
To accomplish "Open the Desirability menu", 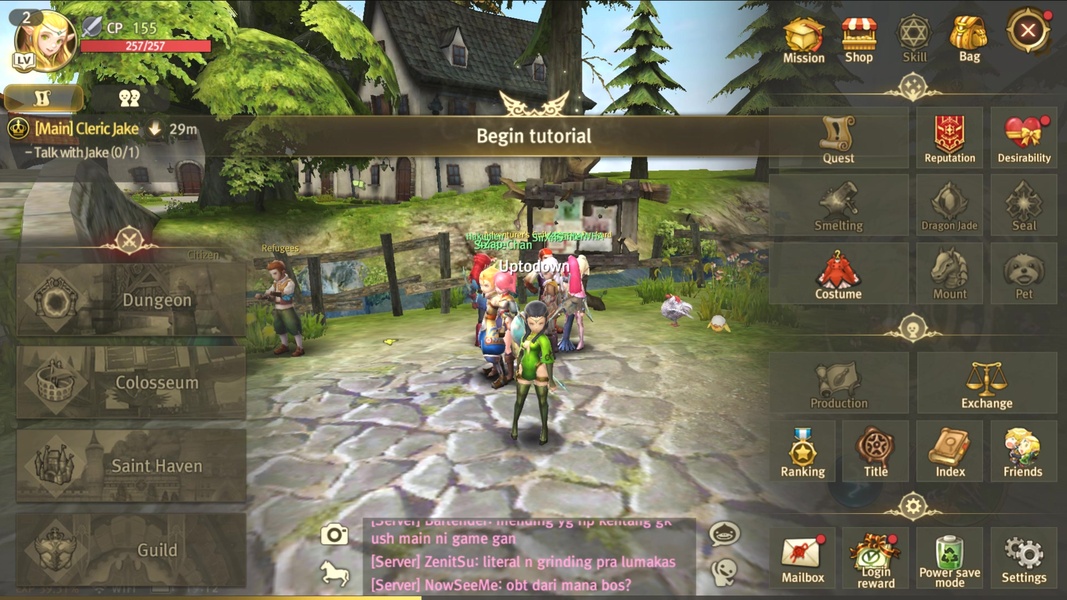I will point(1024,139).
